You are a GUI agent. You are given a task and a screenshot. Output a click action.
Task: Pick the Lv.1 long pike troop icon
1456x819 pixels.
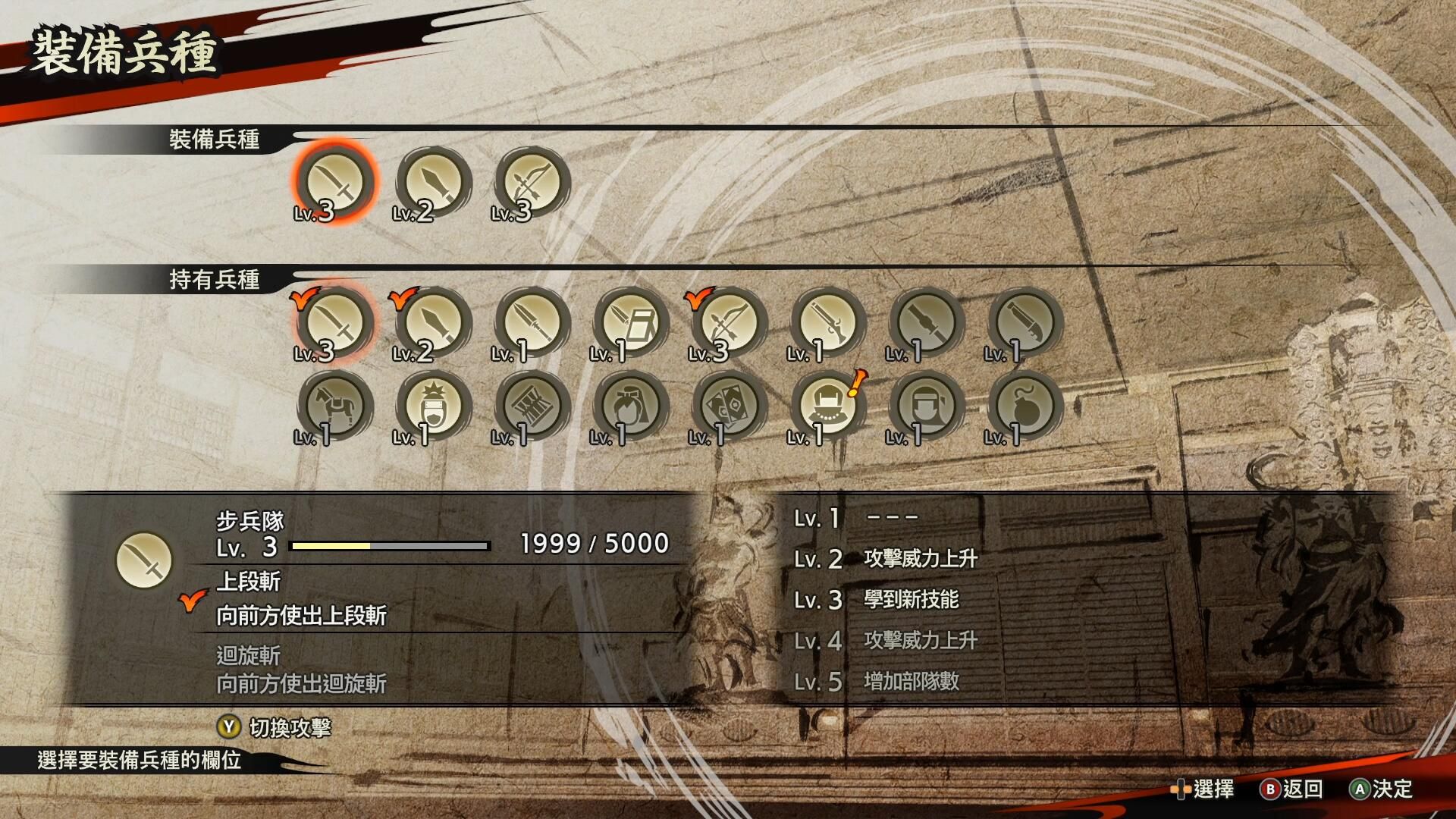532,322
